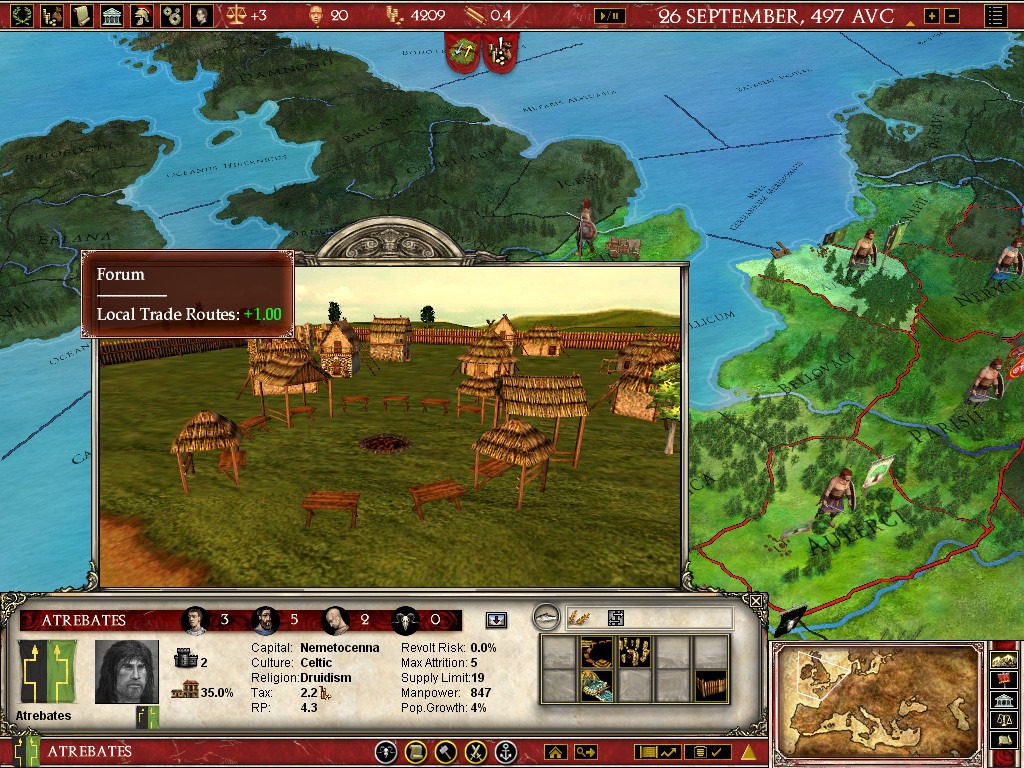Click the anchor button in the bottom bar
Image resolution: width=1024 pixels, height=768 pixels.
click(x=507, y=752)
